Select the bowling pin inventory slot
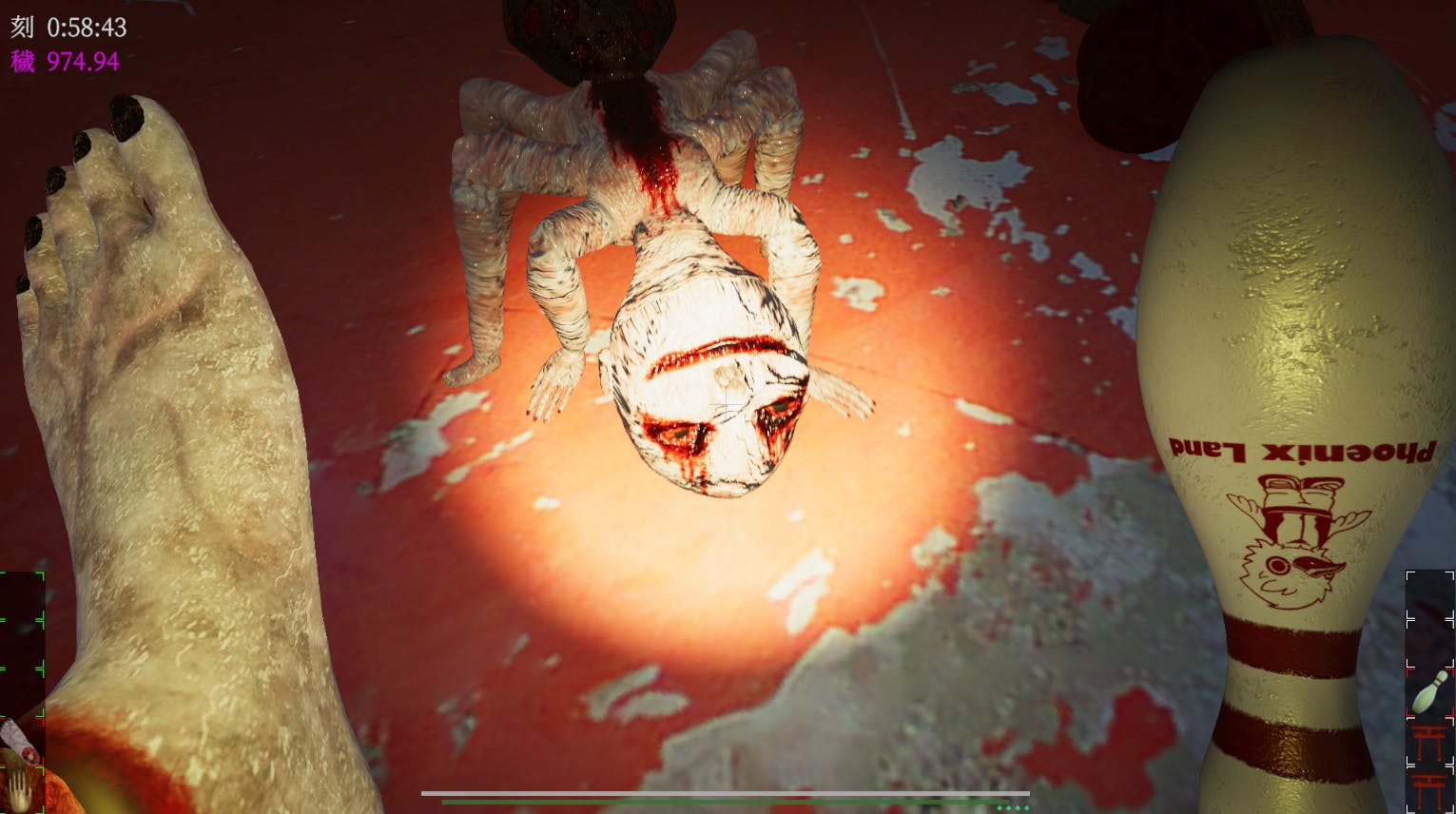The height and width of the screenshot is (814, 1456). [x=1430, y=690]
